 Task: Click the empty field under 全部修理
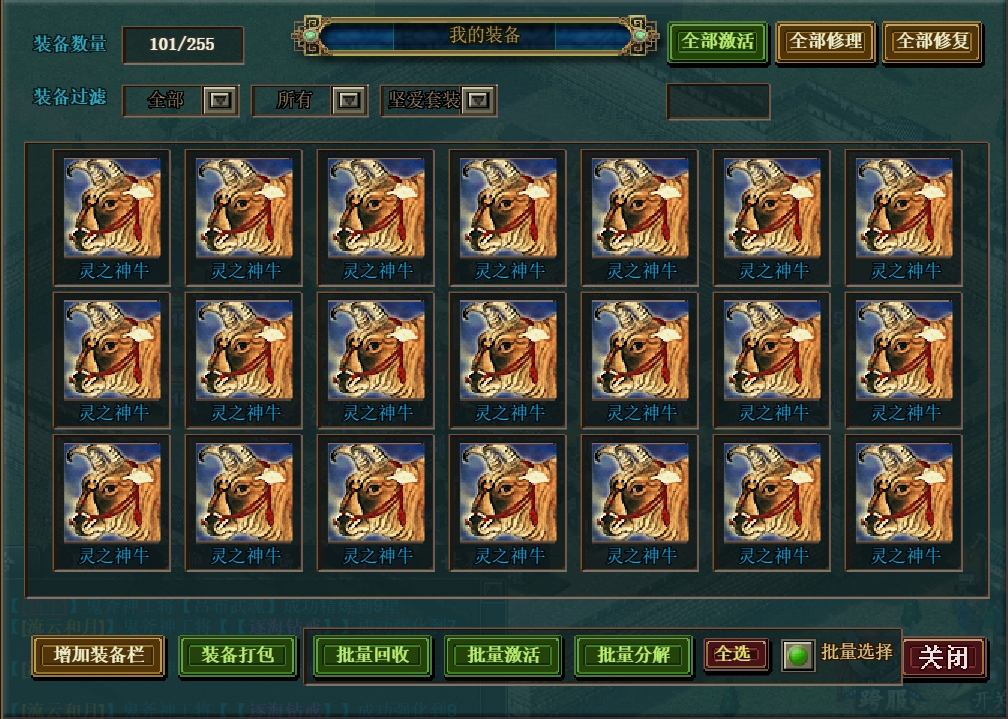coord(718,101)
